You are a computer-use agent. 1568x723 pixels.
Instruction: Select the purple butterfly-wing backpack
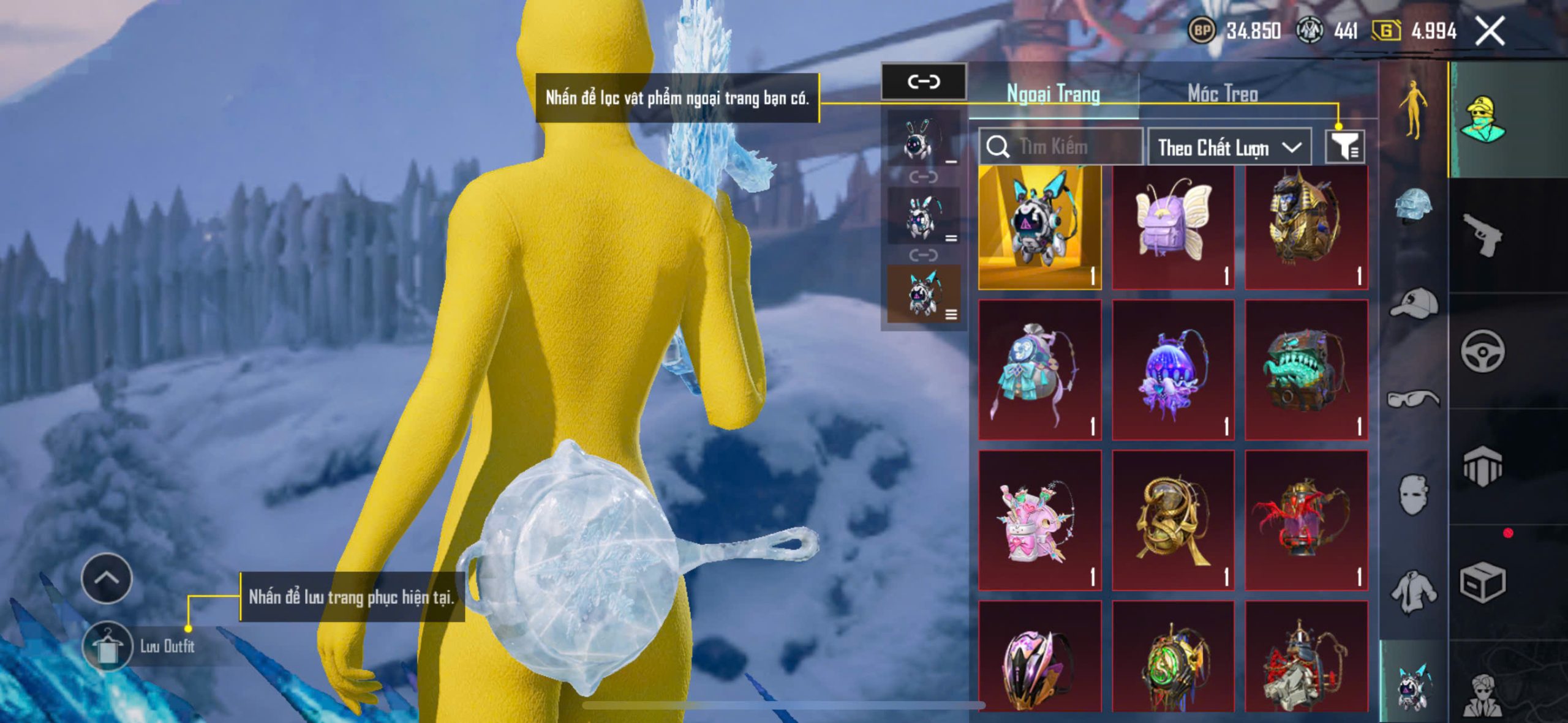(x=1172, y=227)
